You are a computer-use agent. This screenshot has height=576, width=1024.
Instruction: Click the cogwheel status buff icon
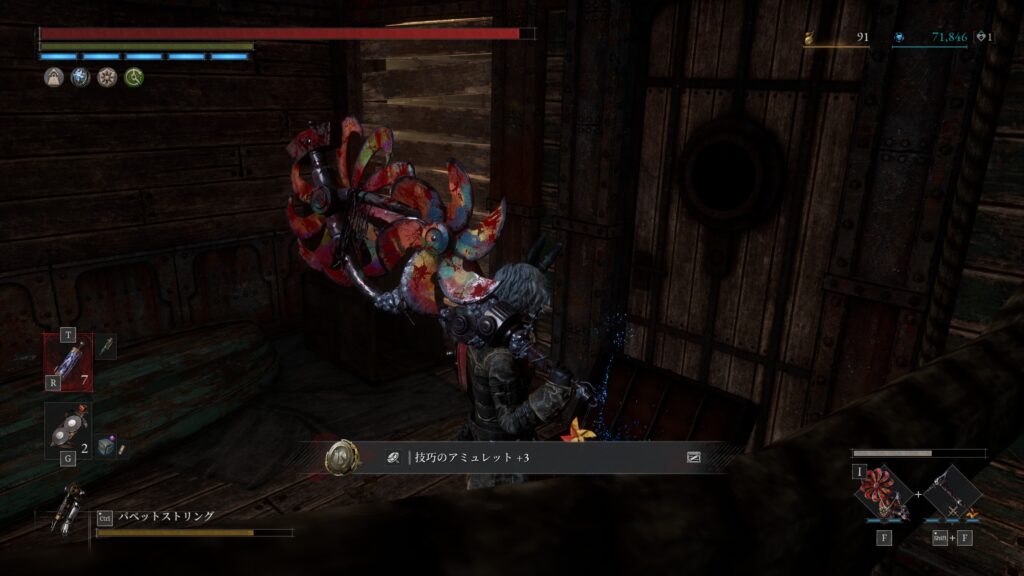(x=107, y=78)
